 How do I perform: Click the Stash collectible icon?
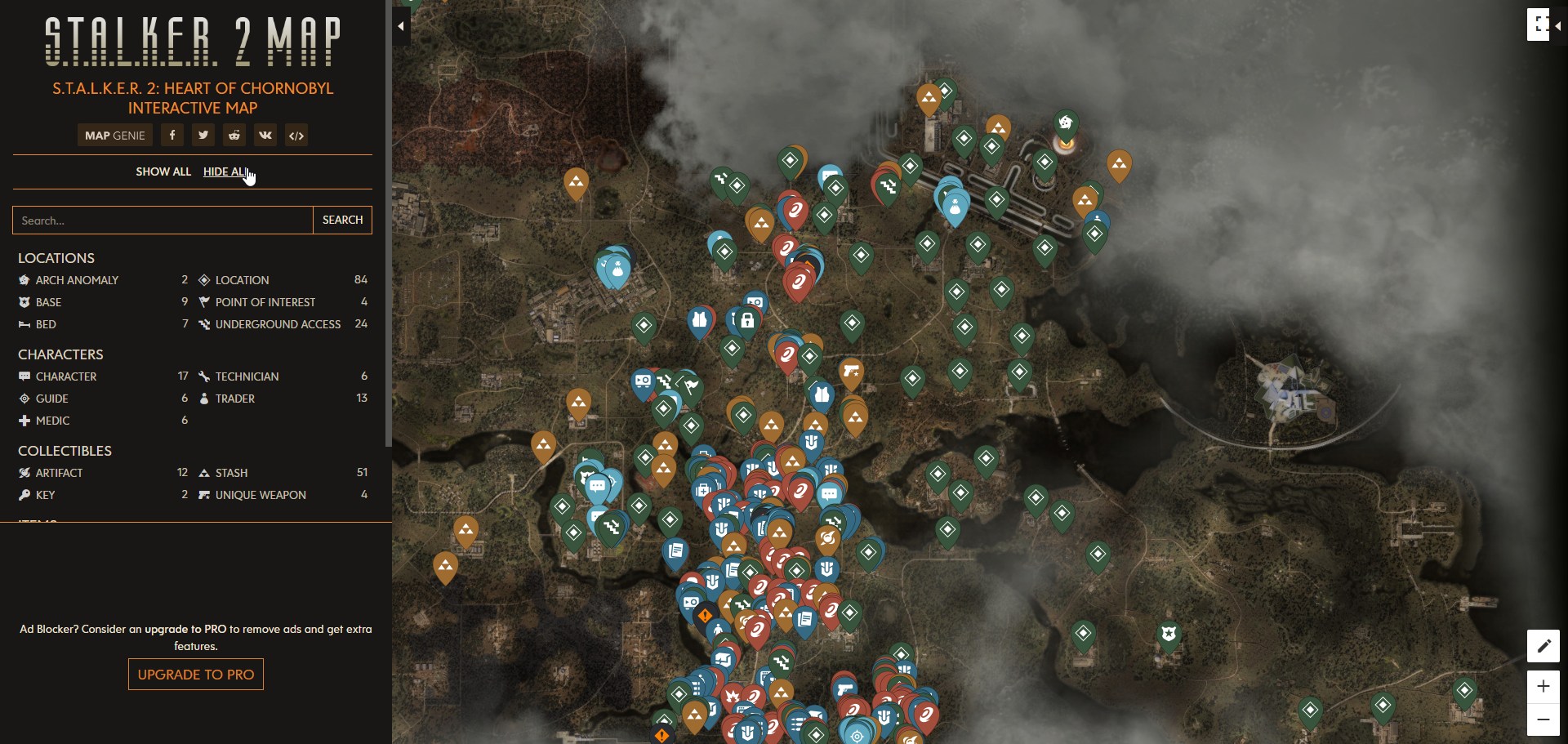point(203,473)
